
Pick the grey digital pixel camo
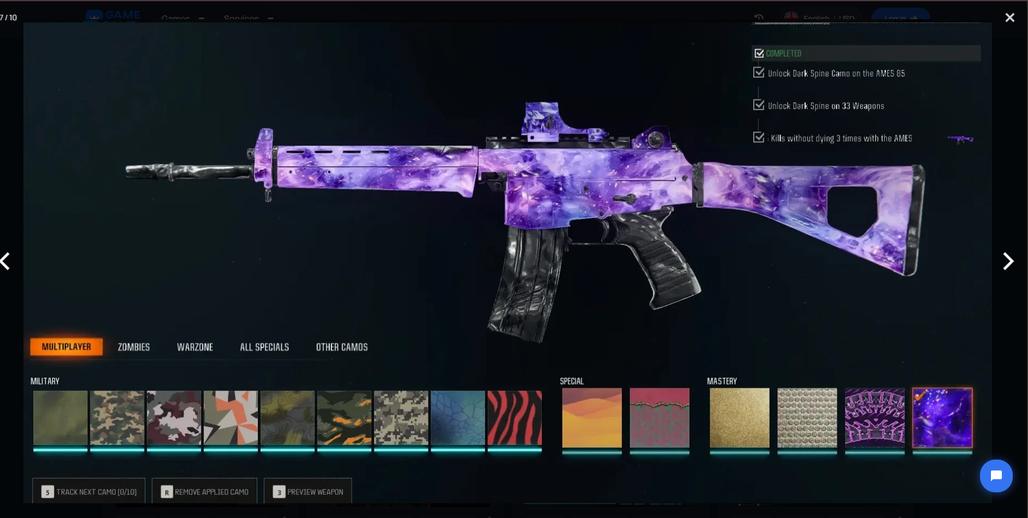pyautogui.click(x=401, y=418)
